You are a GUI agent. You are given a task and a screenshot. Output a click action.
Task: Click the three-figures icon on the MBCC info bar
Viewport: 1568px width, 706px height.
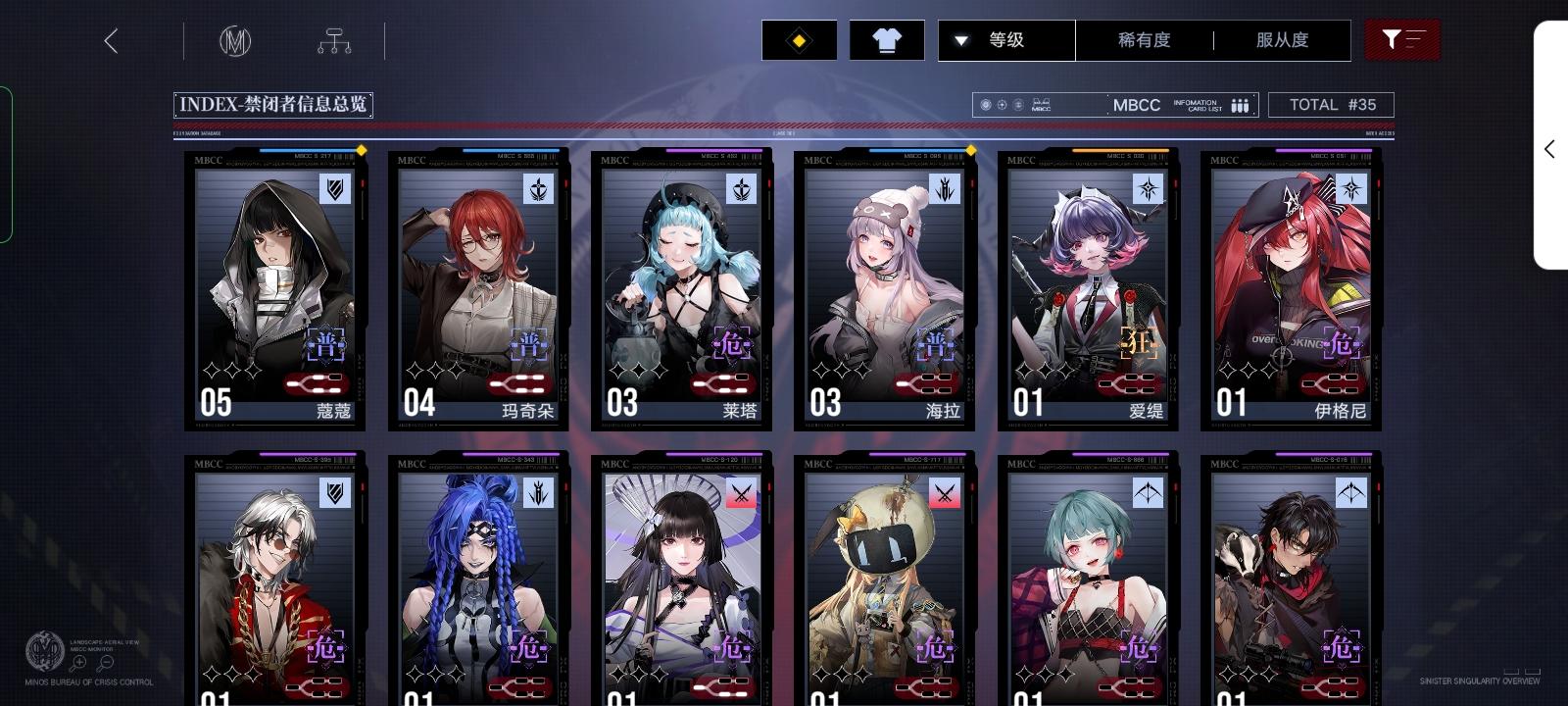[1240, 104]
